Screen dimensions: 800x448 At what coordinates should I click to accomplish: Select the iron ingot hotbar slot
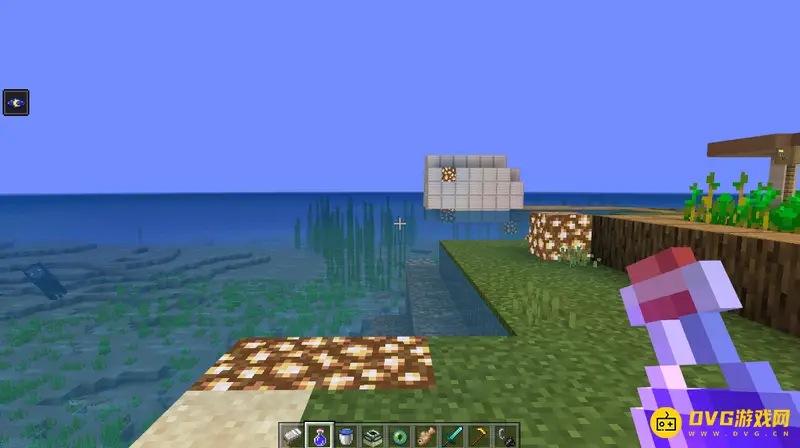coord(291,435)
